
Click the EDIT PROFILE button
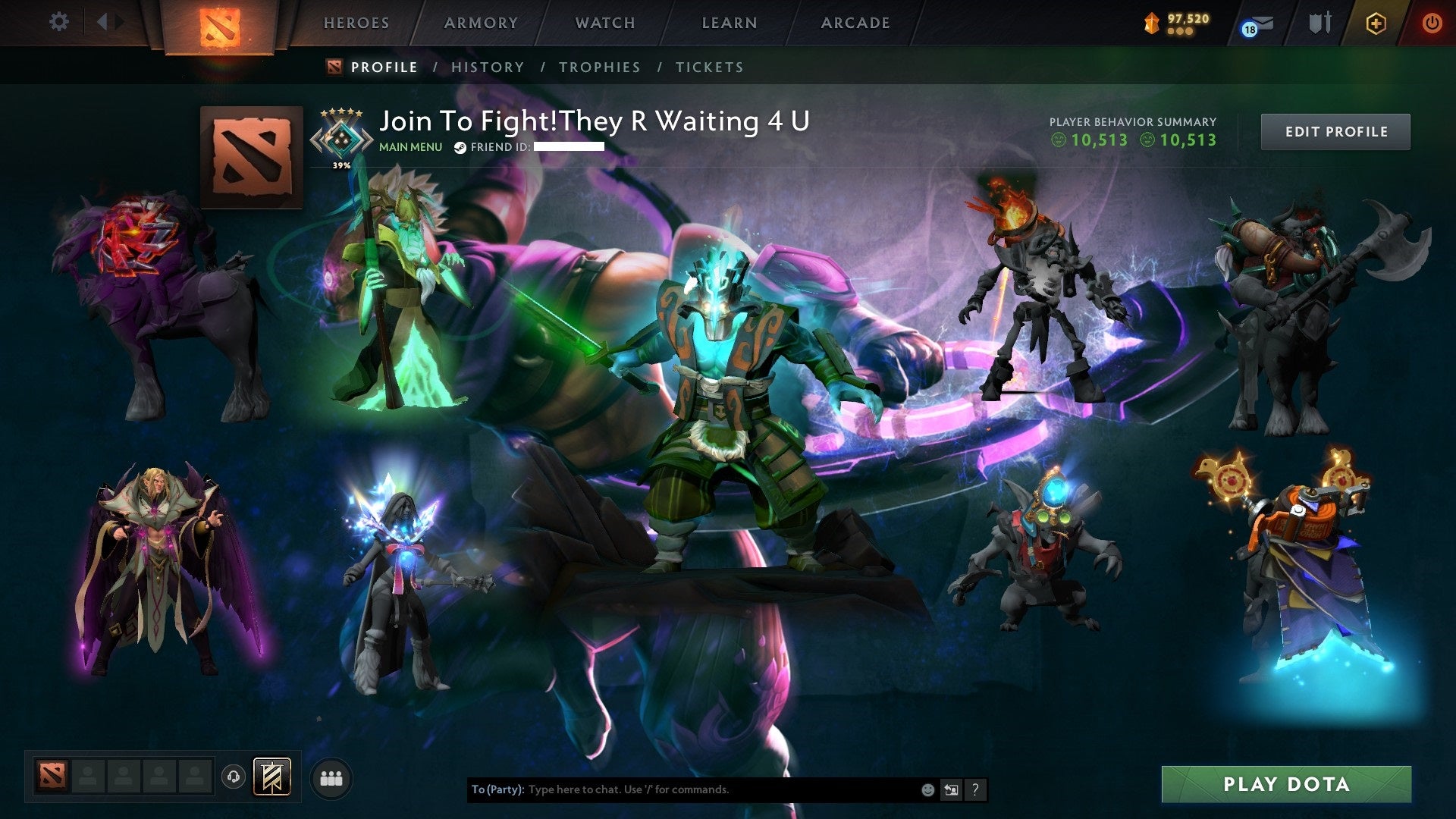pos(1335,130)
